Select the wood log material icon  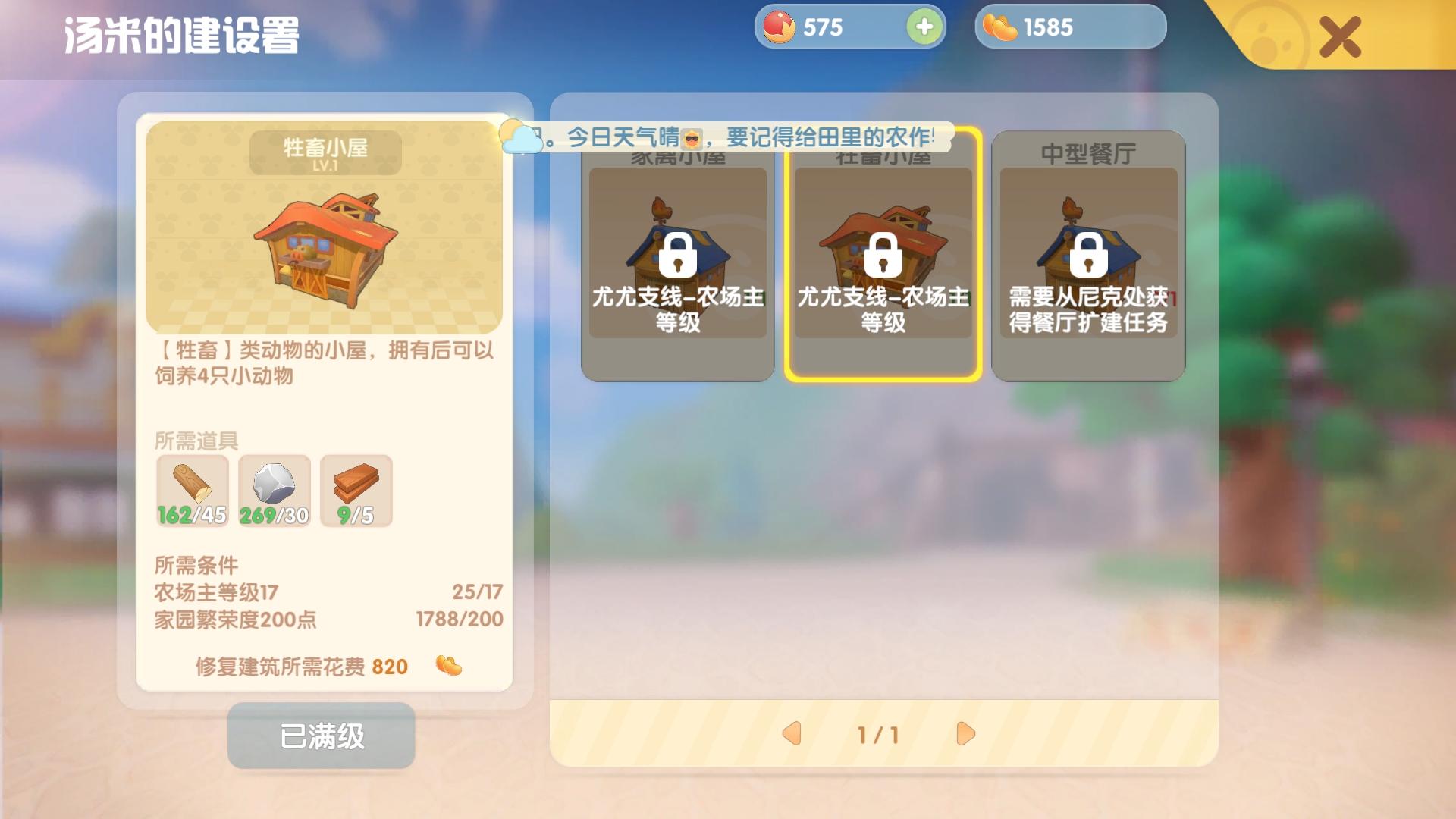click(192, 489)
